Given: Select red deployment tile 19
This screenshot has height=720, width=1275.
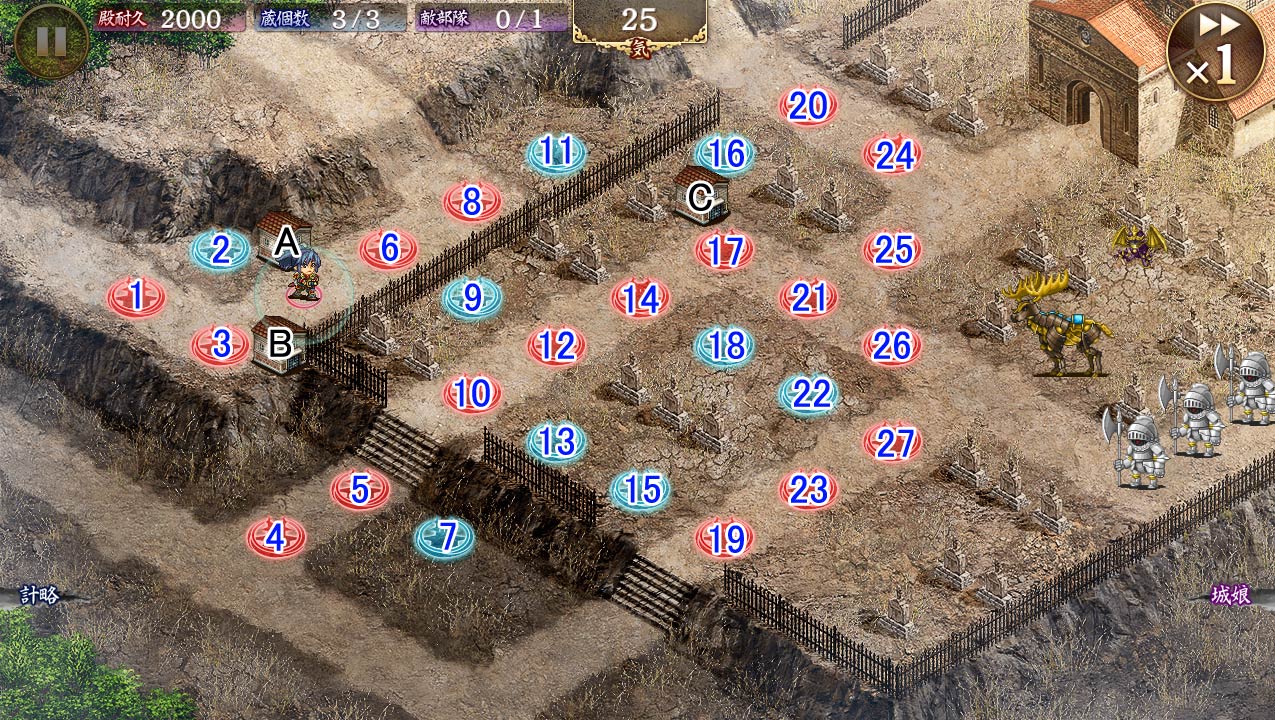Looking at the screenshot, I should point(725,539).
